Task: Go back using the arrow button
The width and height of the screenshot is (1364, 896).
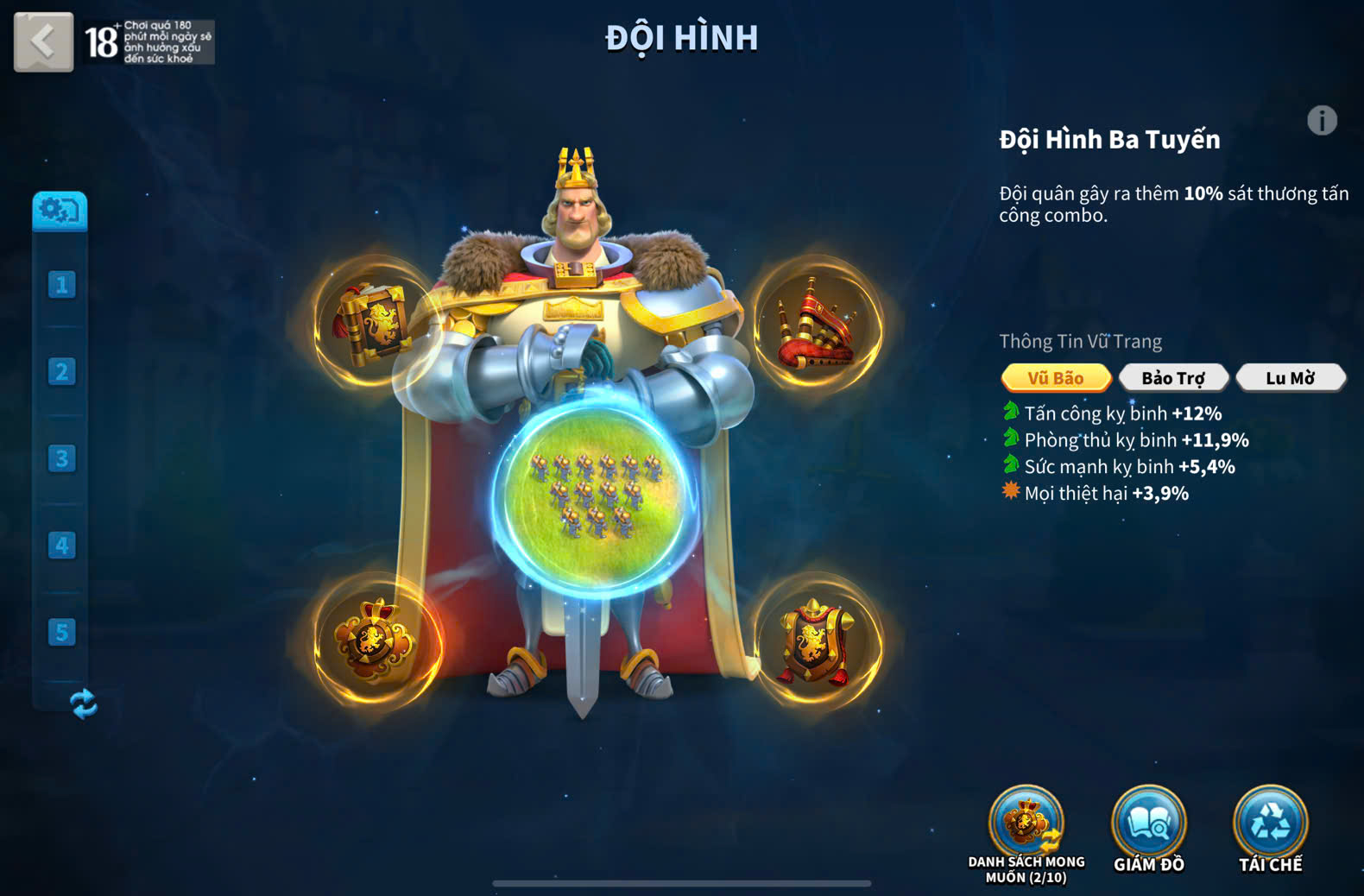Action: [x=43, y=41]
